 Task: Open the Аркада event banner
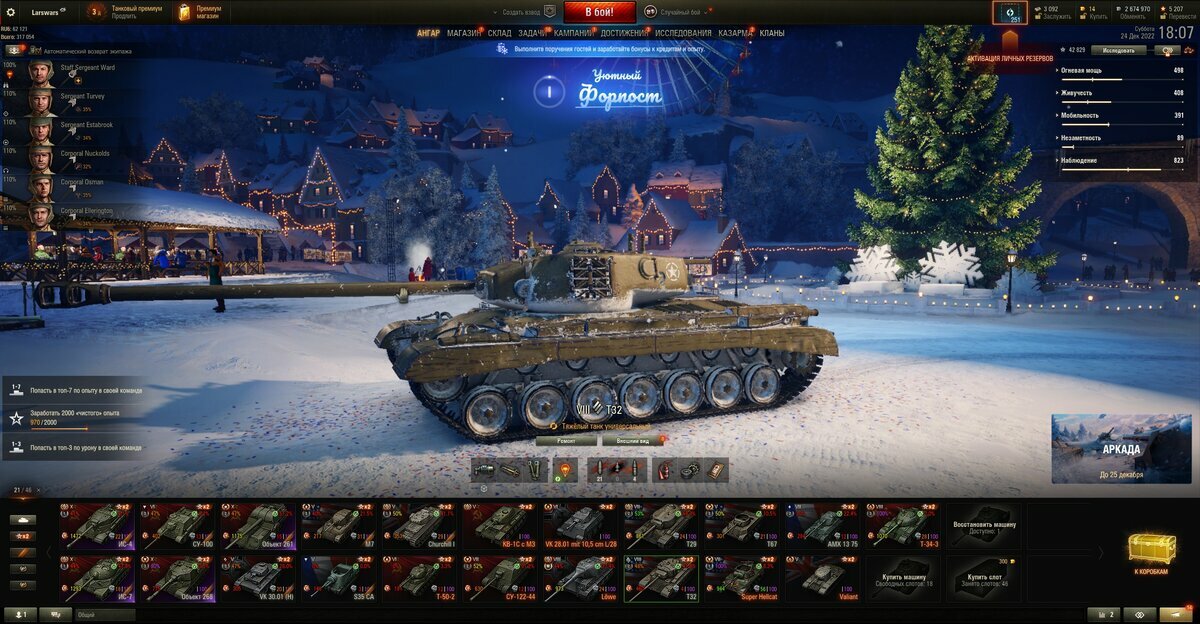pos(1118,448)
